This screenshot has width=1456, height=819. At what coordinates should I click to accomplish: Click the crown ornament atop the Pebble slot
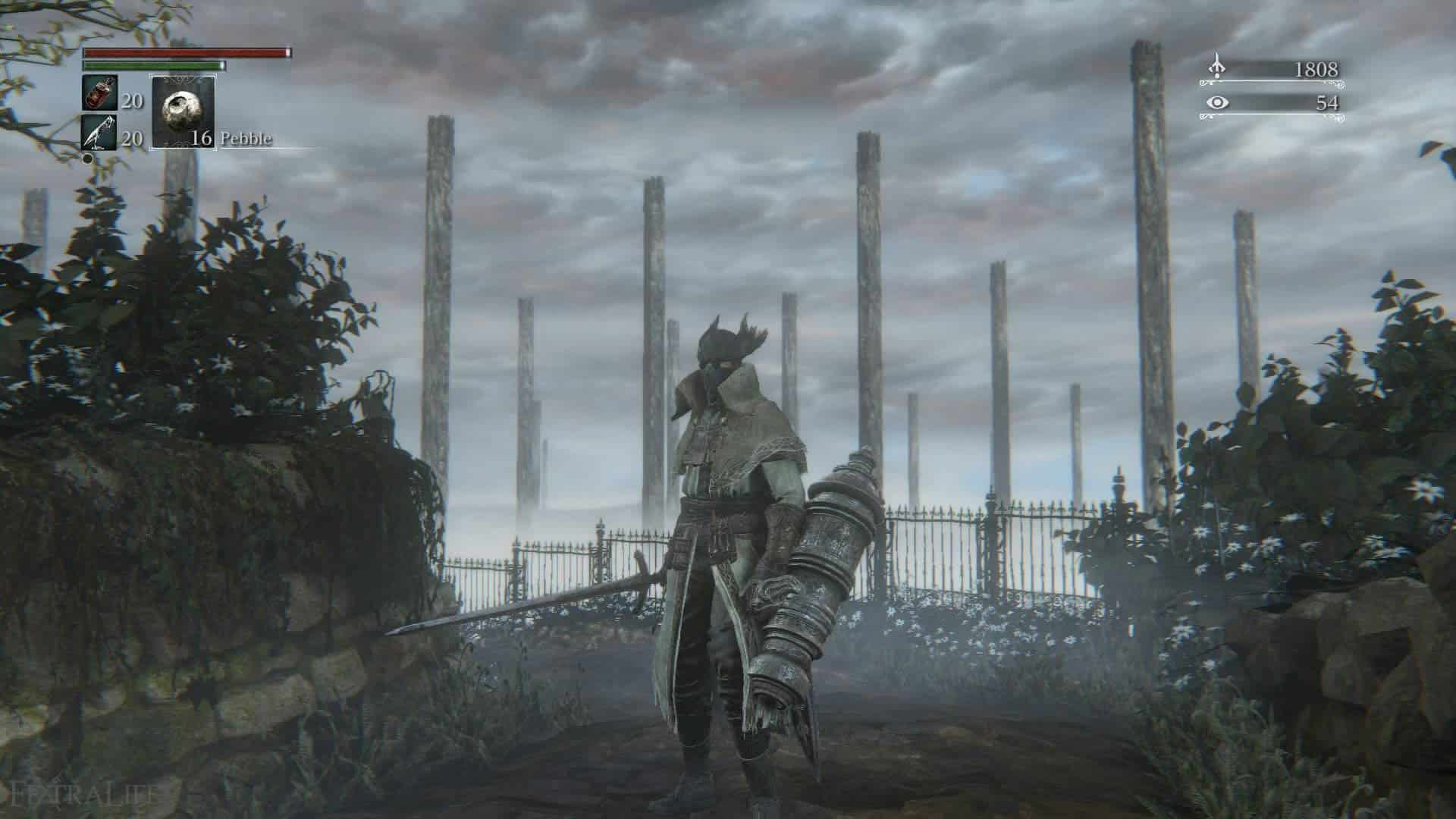click(x=184, y=80)
